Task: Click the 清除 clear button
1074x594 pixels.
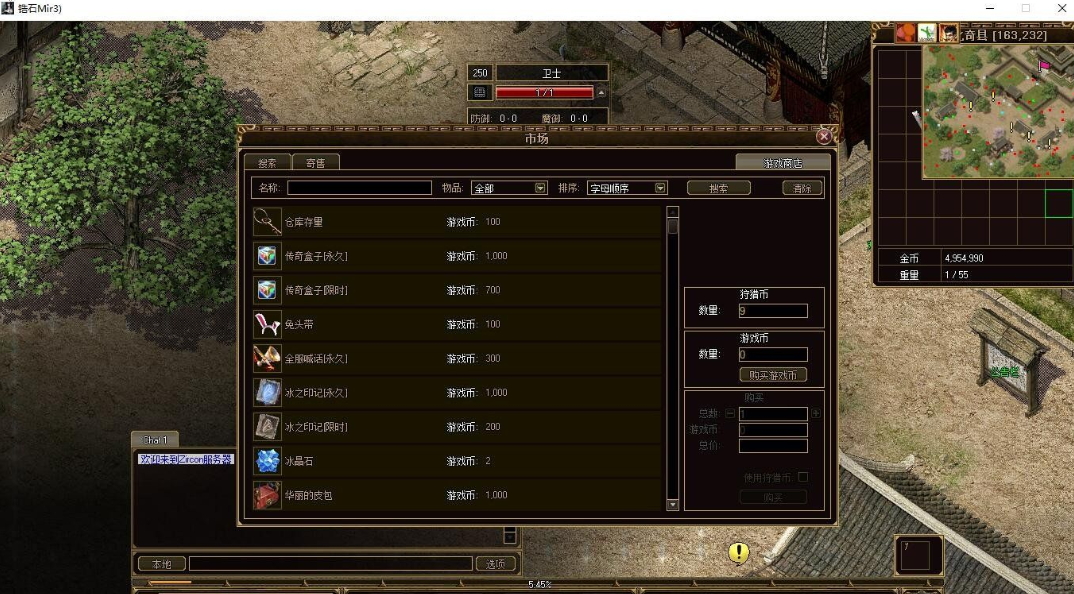Action: [802, 188]
